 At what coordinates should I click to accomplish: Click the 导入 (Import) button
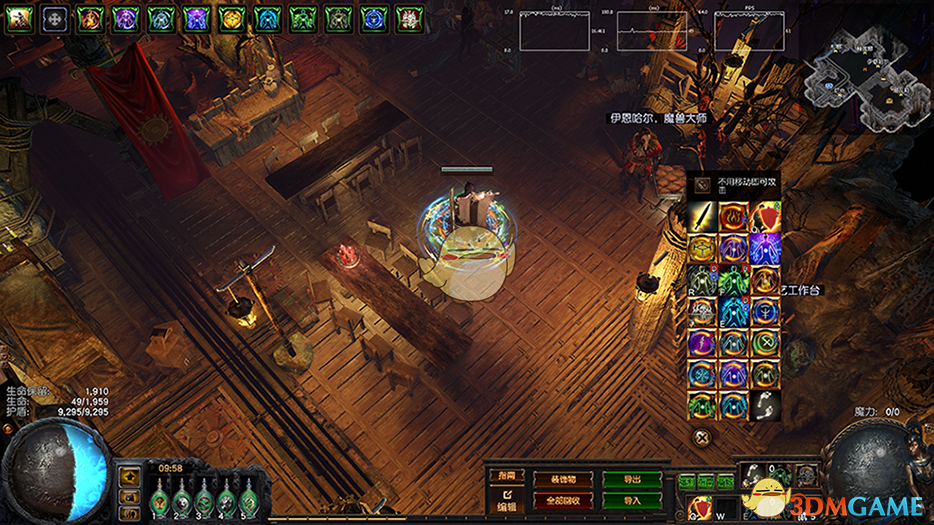point(631,499)
